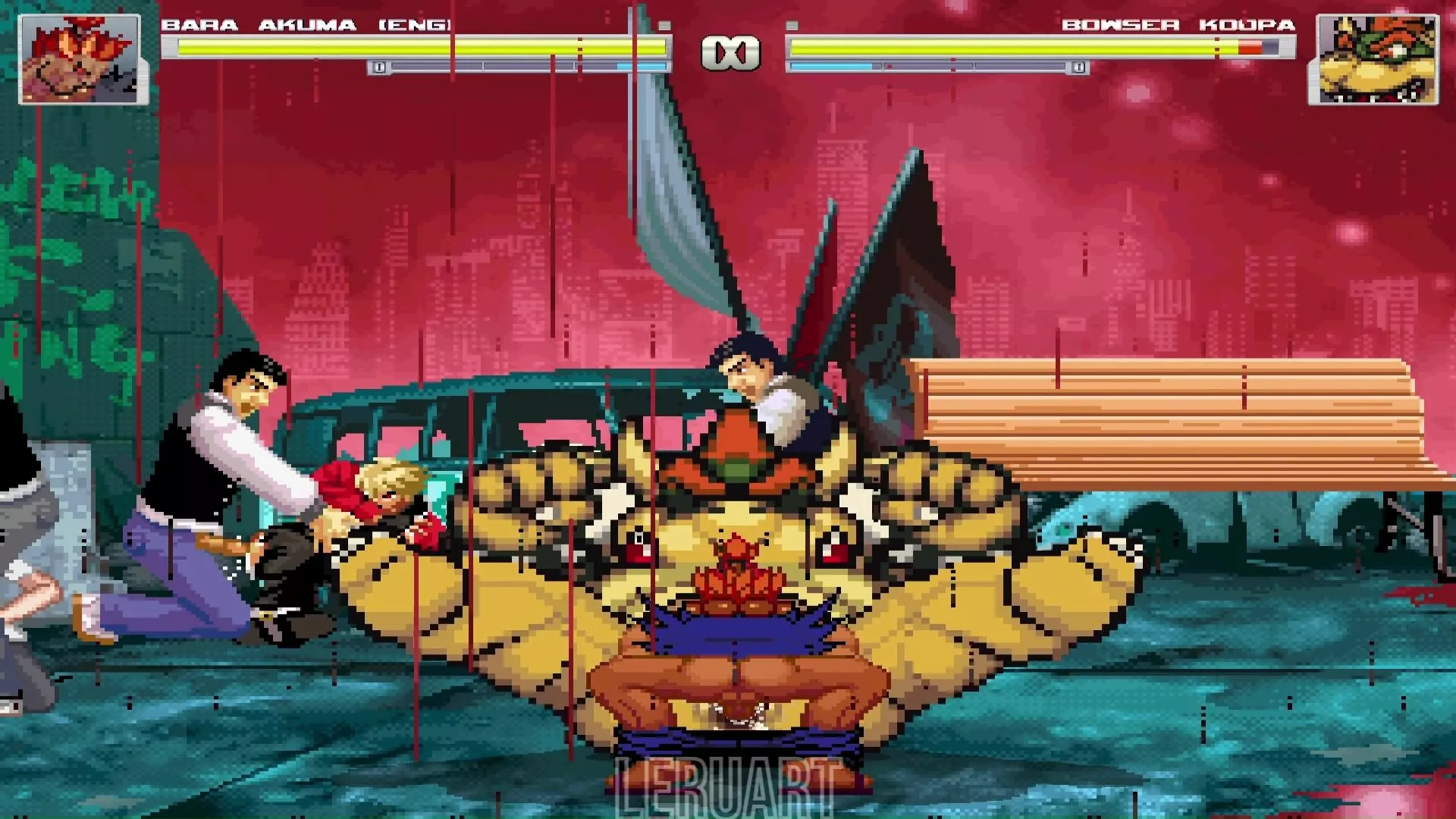Click Bara Akuma's player portrait

click(x=80, y=59)
